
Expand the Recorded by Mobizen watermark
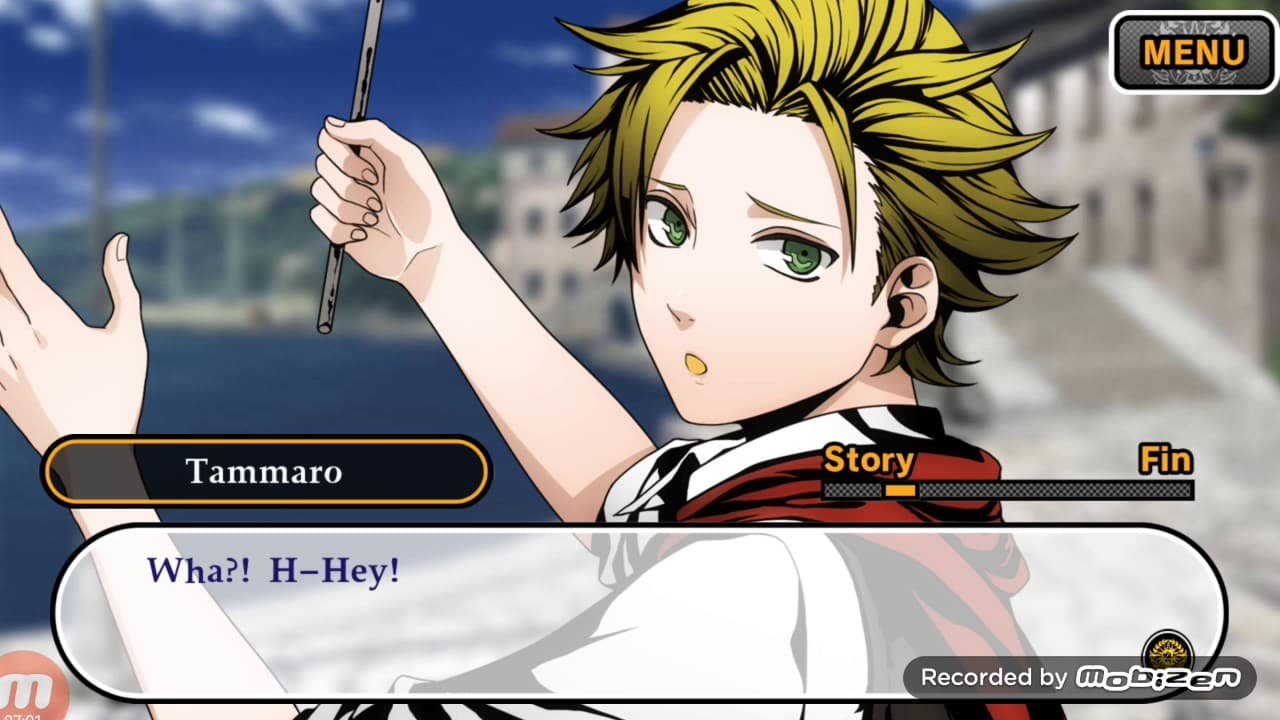[1080, 676]
